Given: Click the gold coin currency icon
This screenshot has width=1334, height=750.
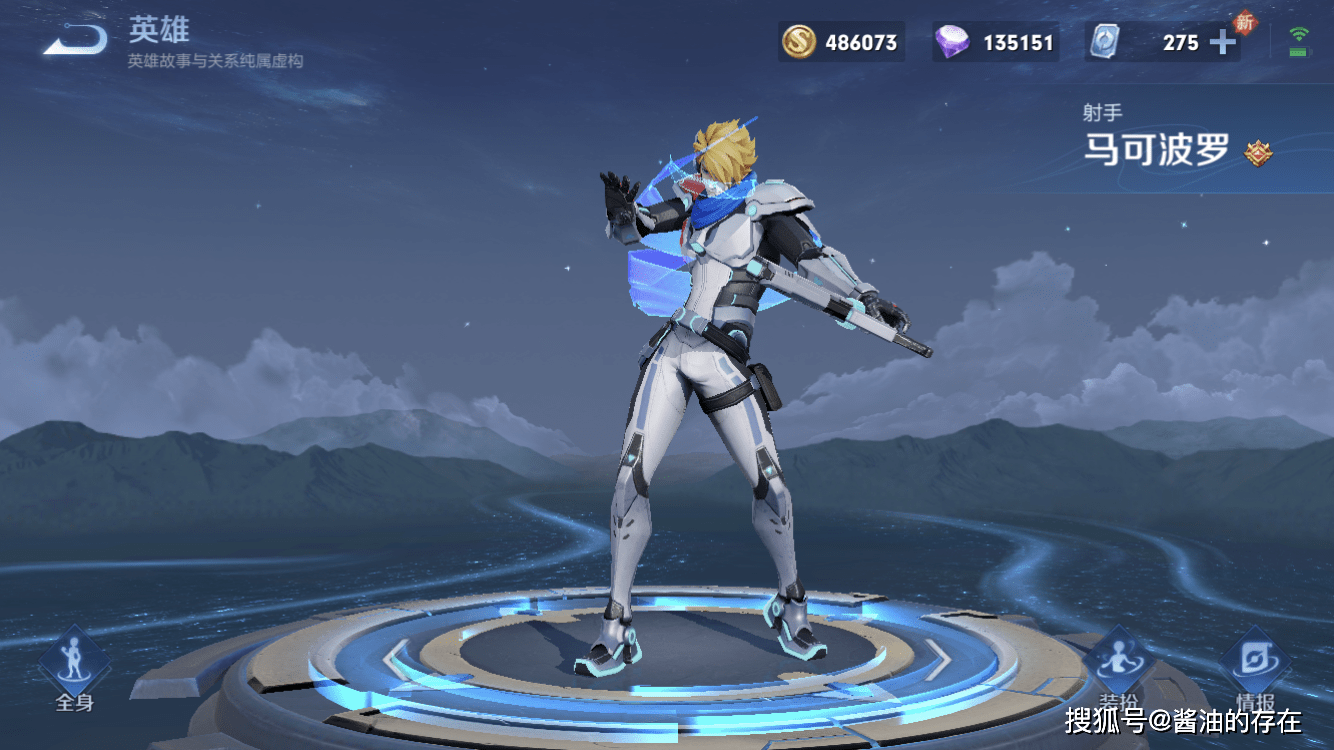Looking at the screenshot, I should point(798,42).
